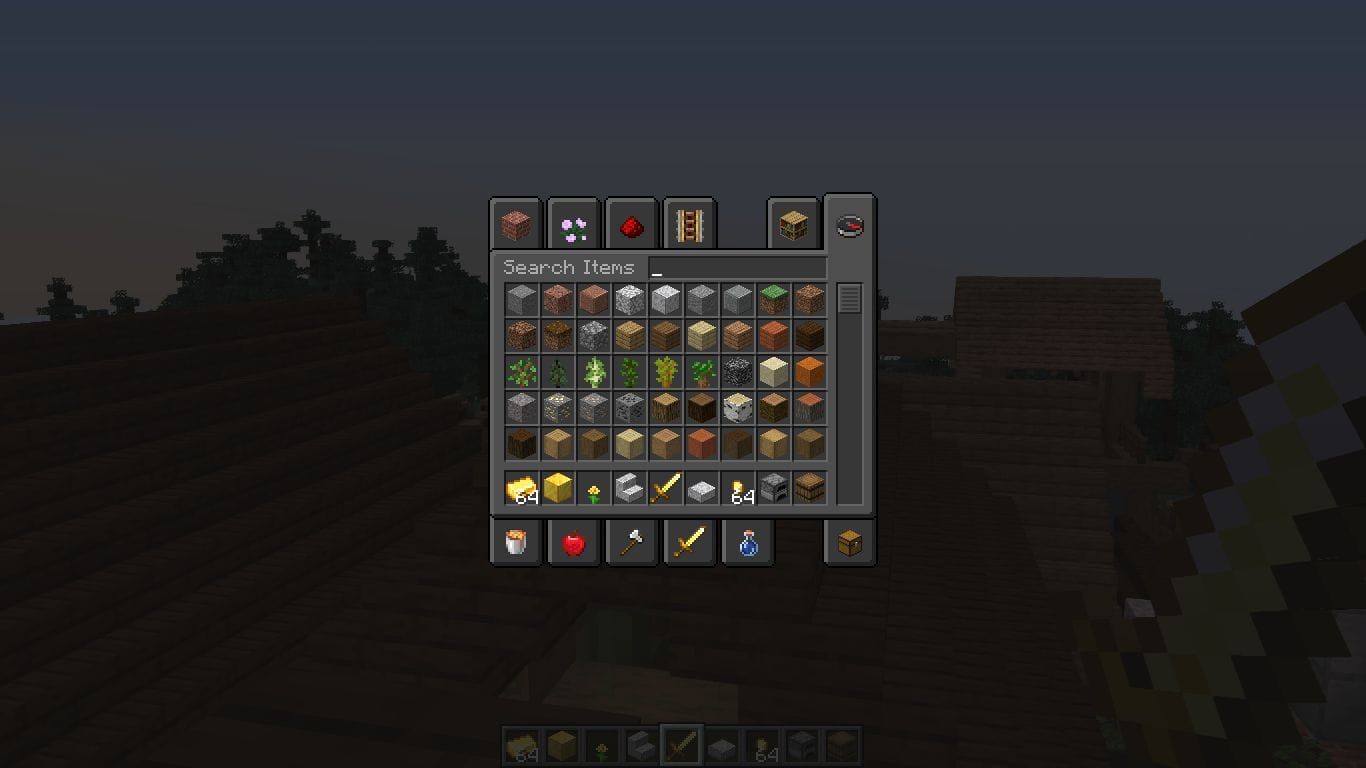Open the Combat tab with the golden sword
1366x768 pixels.
coord(689,542)
